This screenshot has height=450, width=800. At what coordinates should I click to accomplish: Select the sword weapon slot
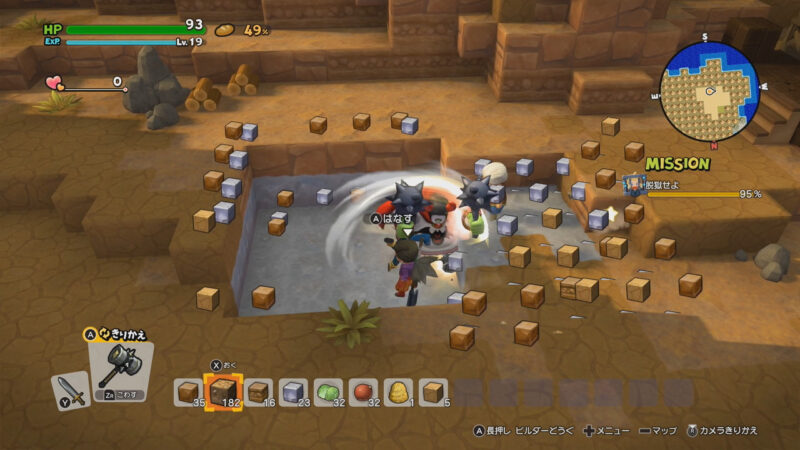(x=70, y=389)
